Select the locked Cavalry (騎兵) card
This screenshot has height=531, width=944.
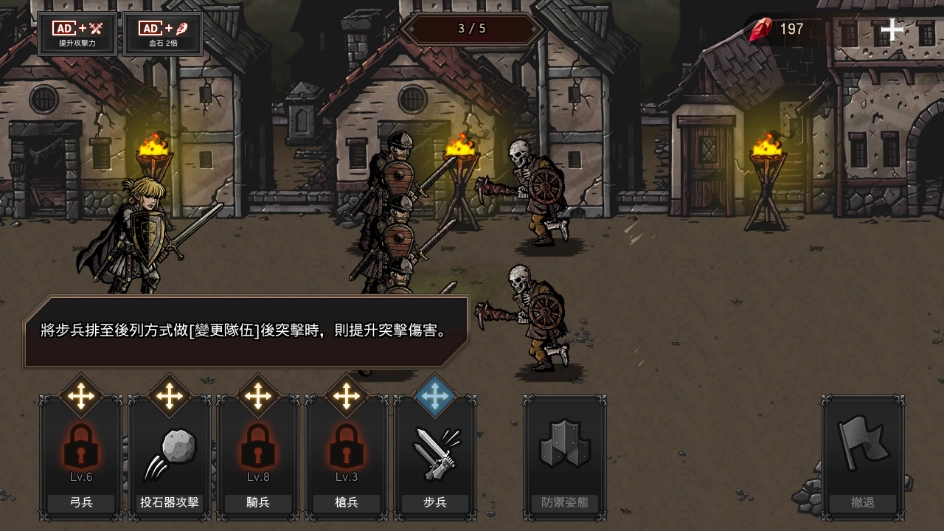tap(258, 455)
